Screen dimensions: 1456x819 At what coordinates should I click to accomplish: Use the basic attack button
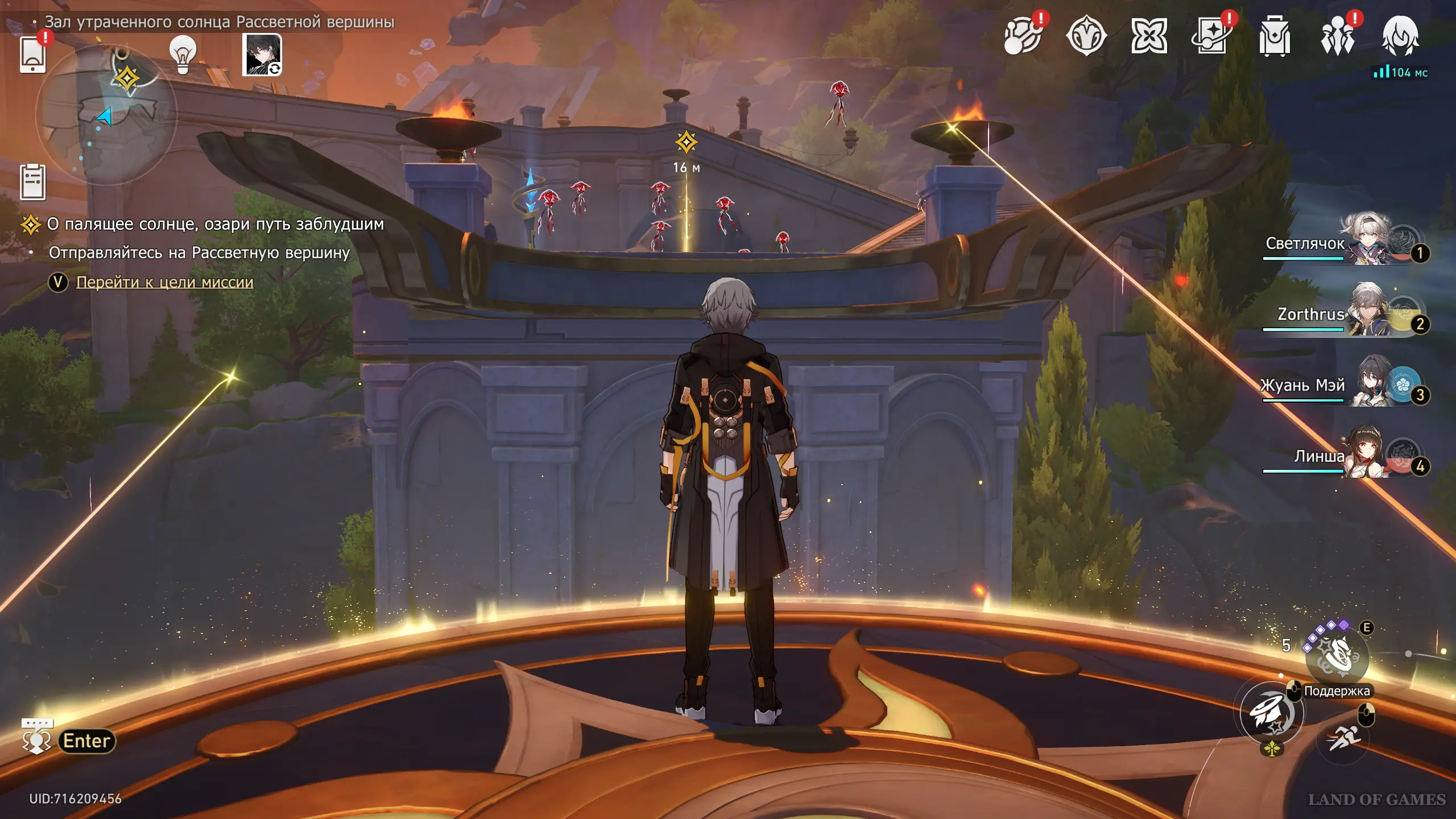pos(1272,714)
